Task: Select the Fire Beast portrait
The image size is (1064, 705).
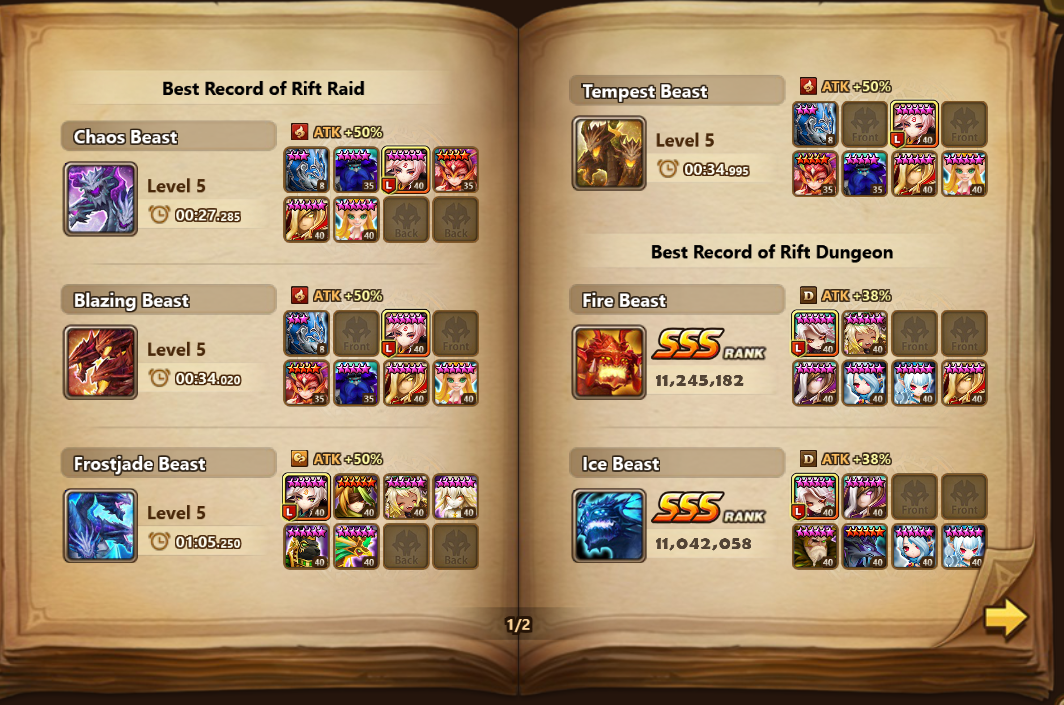Action: (x=609, y=362)
